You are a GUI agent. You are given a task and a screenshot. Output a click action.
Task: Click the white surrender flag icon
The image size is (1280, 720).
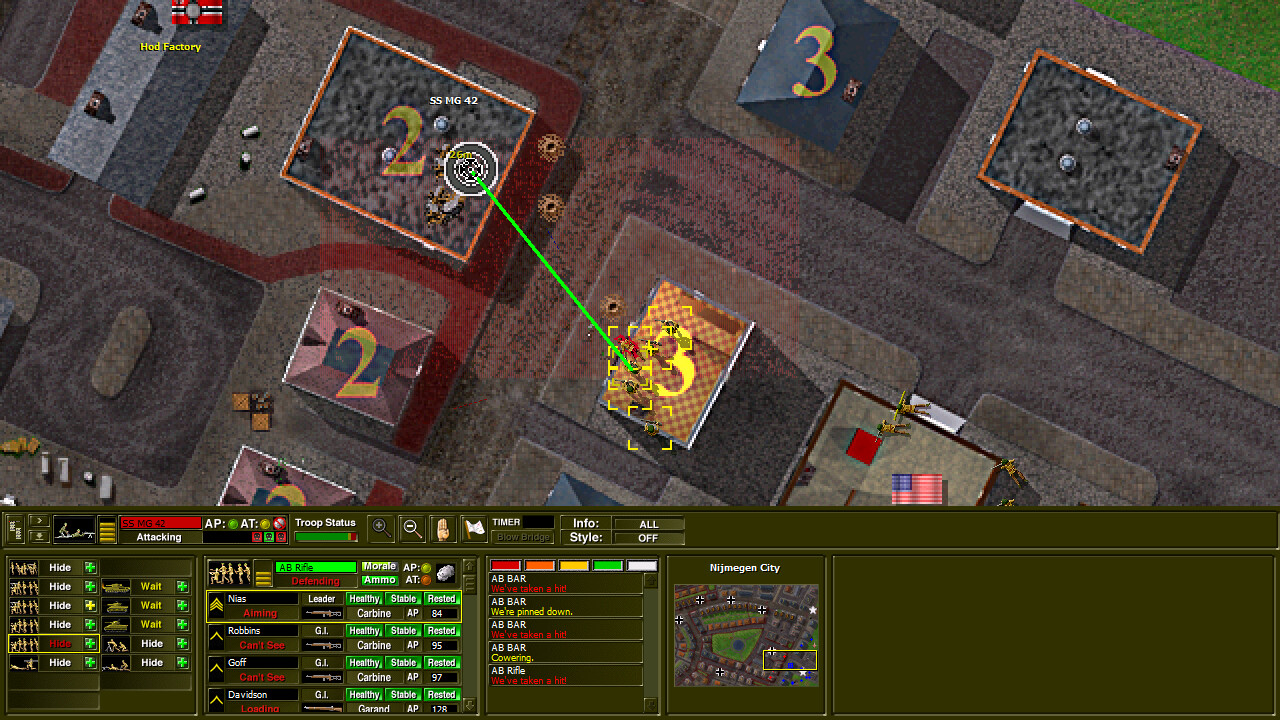(x=474, y=527)
